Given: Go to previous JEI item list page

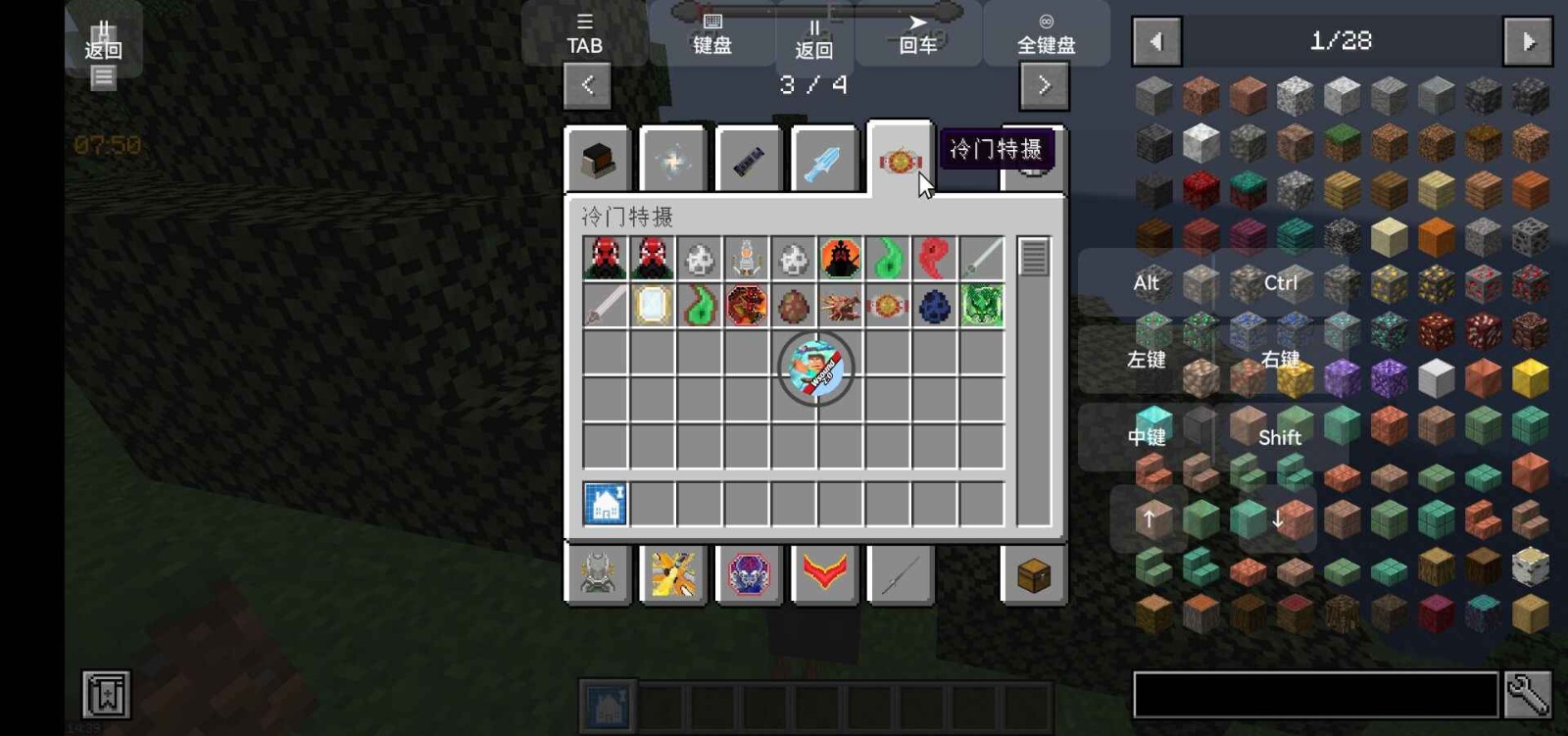Looking at the screenshot, I should pos(1156,42).
